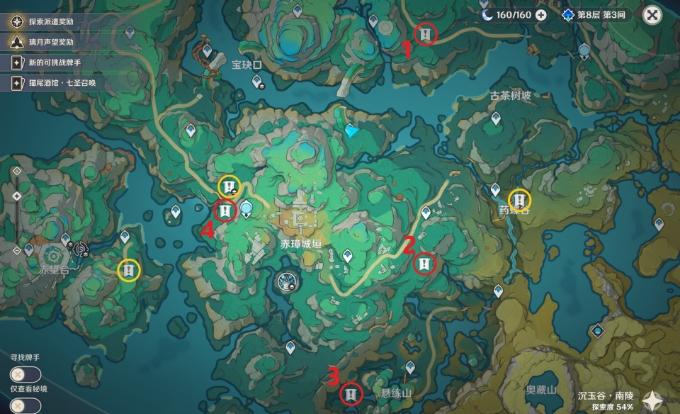Select the blue diamond quest marker
This screenshot has height=414, width=680.
tap(352, 130)
